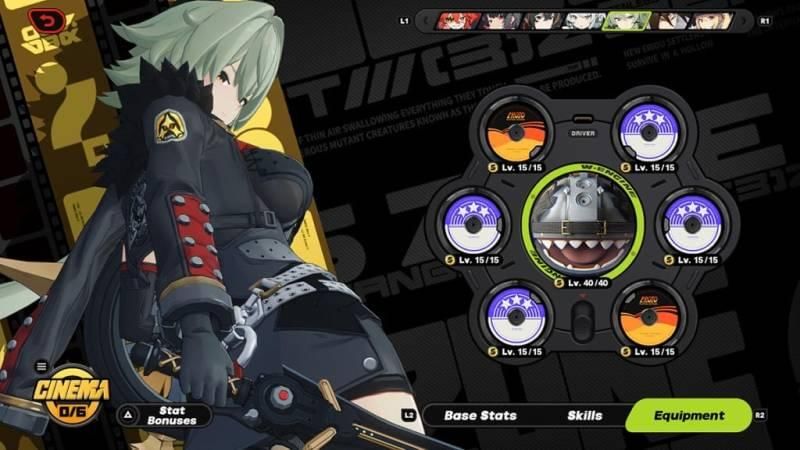Viewport: 800px width, 450px height.
Task: Select the Equipment tab
Action: click(x=688, y=415)
